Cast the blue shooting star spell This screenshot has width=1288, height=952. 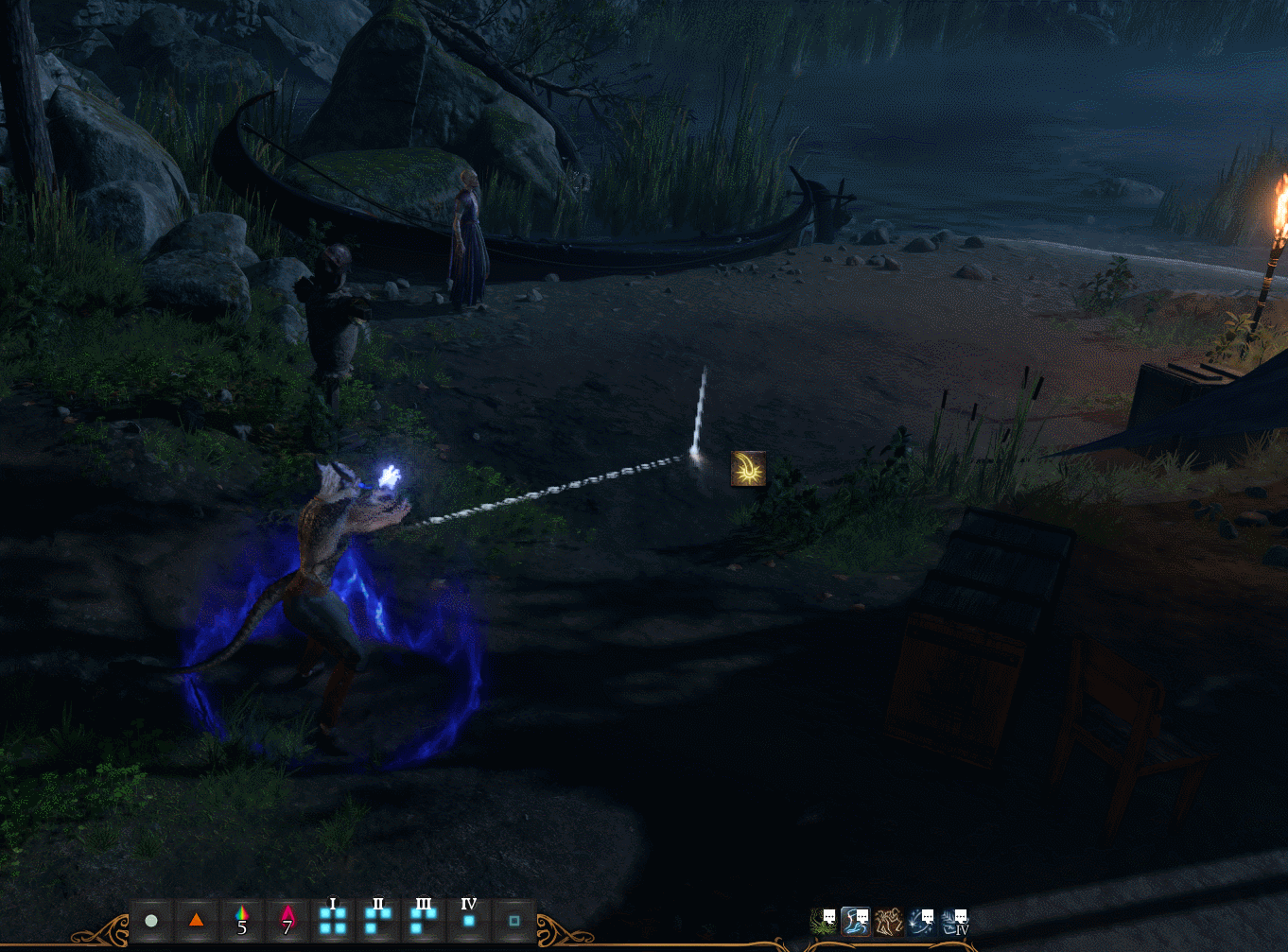tap(921, 921)
